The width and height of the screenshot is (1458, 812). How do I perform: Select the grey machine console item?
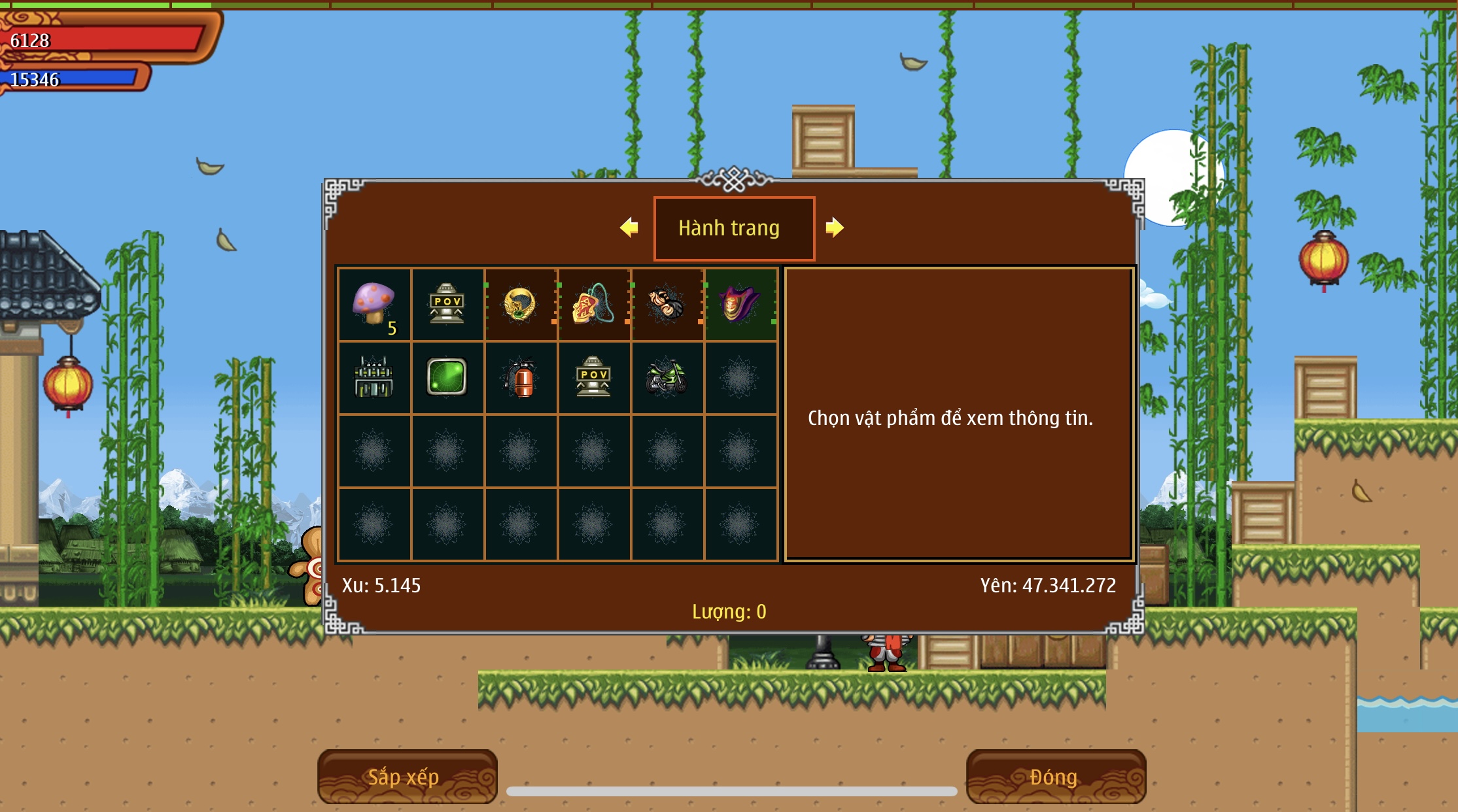[374, 378]
